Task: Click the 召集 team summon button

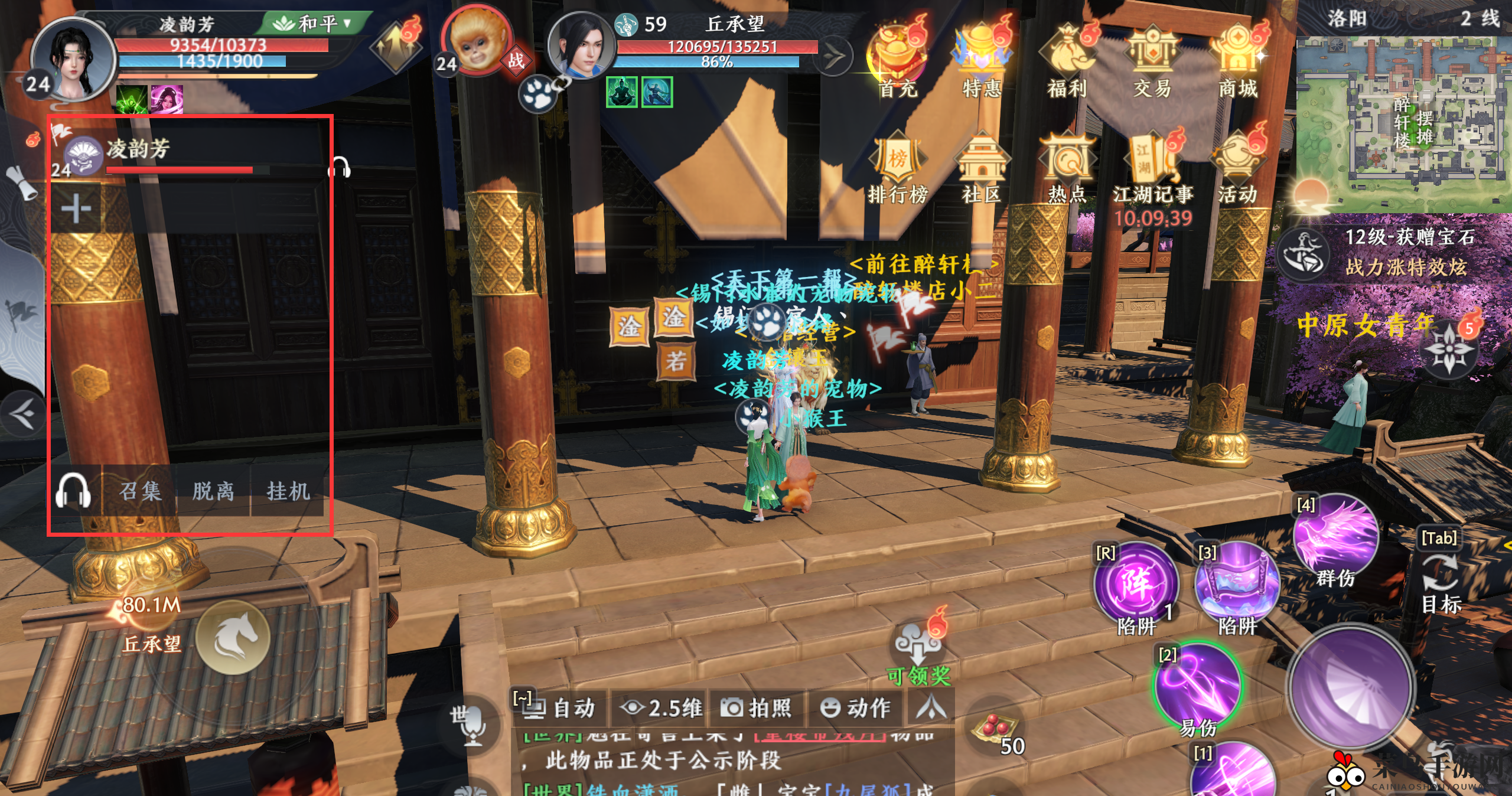Action: pyautogui.click(x=140, y=491)
